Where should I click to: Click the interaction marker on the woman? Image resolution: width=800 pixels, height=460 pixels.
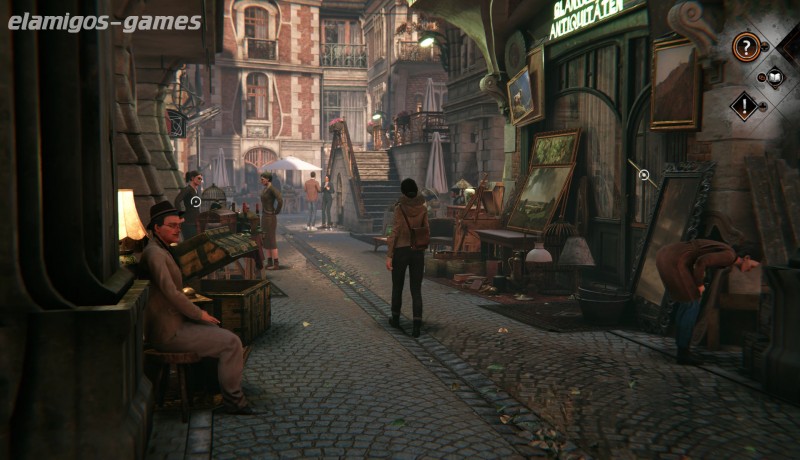(196, 201)
